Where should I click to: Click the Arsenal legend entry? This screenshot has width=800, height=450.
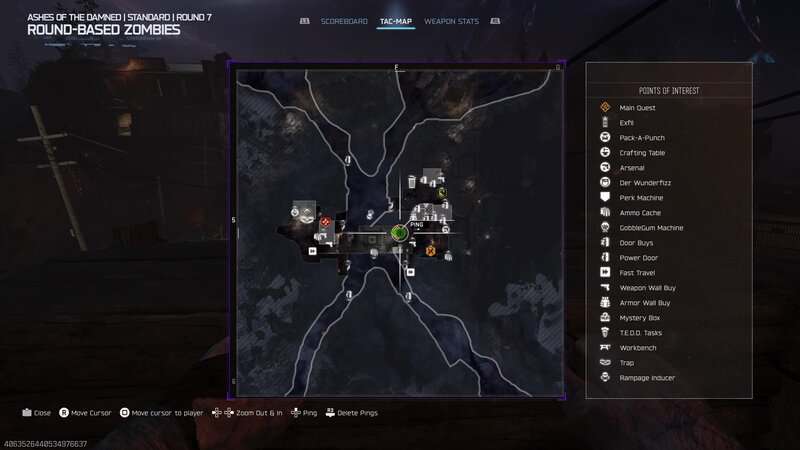click(632, 168)
